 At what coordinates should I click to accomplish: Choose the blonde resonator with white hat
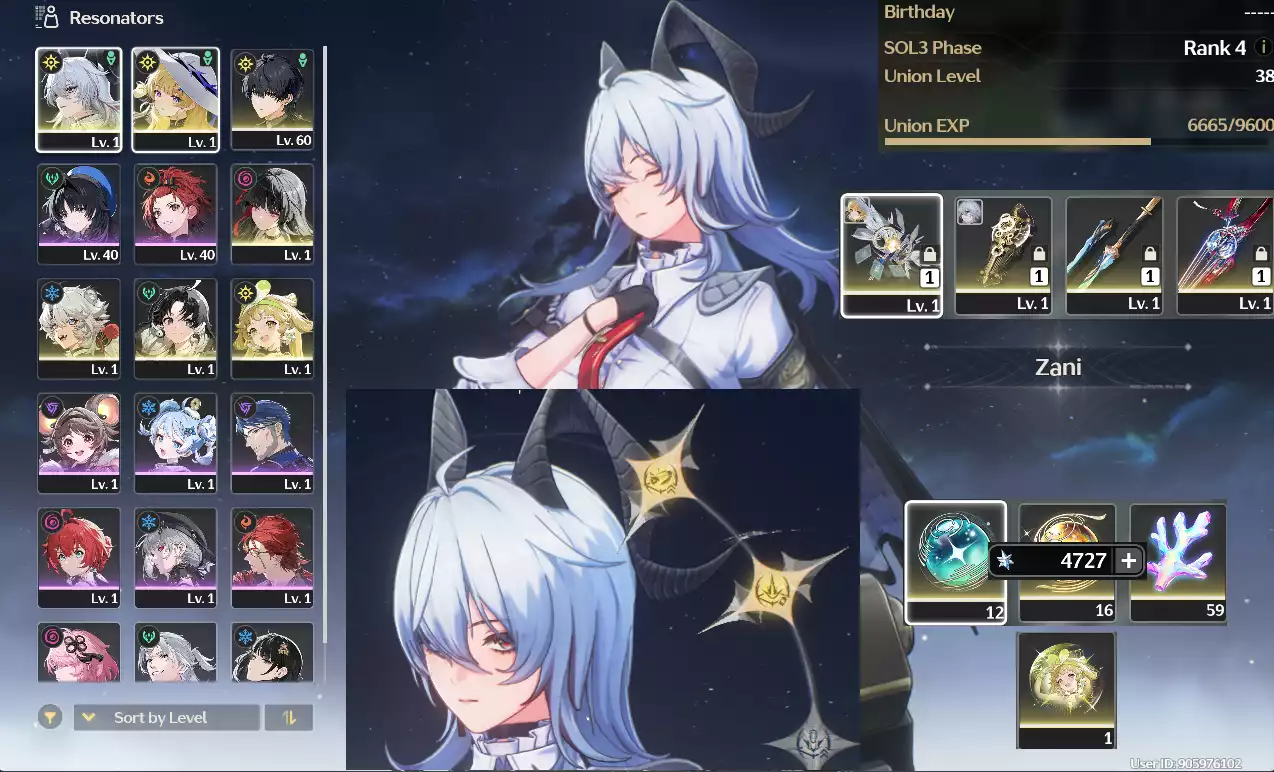click(175, 99)
